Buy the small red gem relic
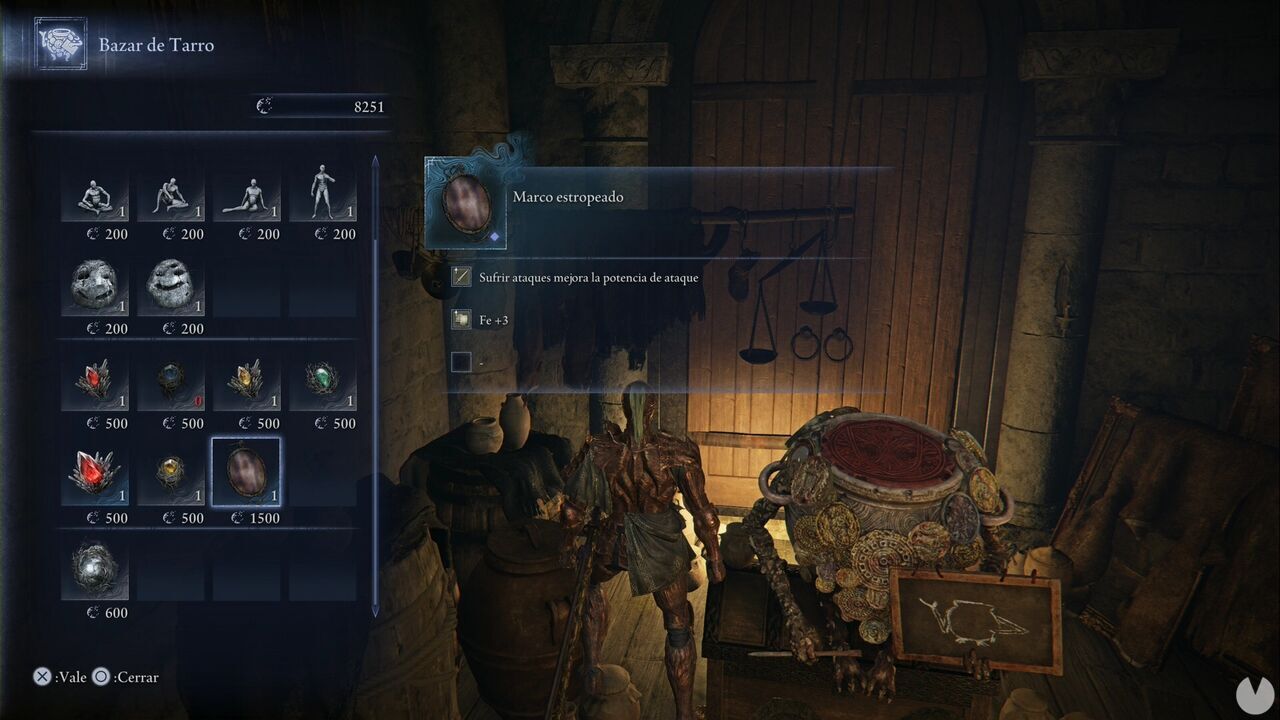This screenshot has width=1280, height=720. 95,383
